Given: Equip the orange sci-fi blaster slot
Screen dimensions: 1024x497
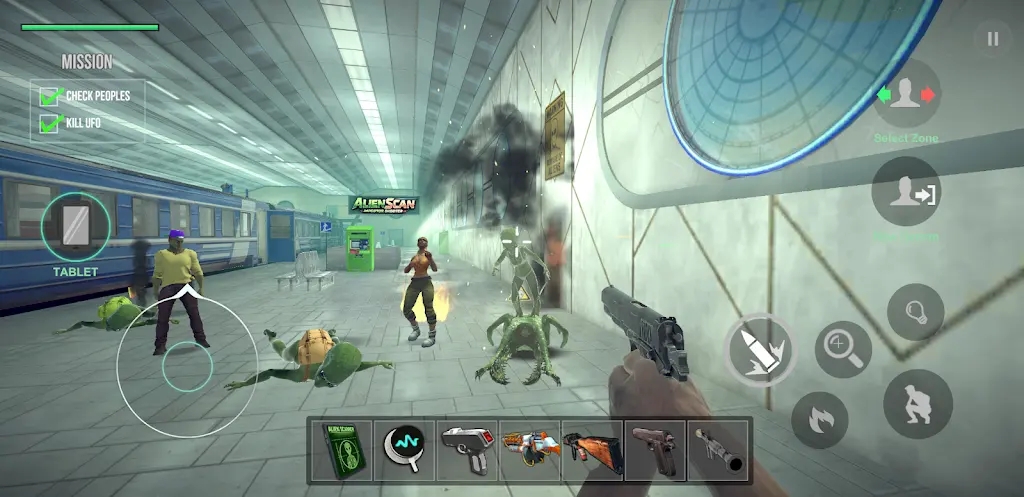Looking at the screenshot, I should [530, 450].
